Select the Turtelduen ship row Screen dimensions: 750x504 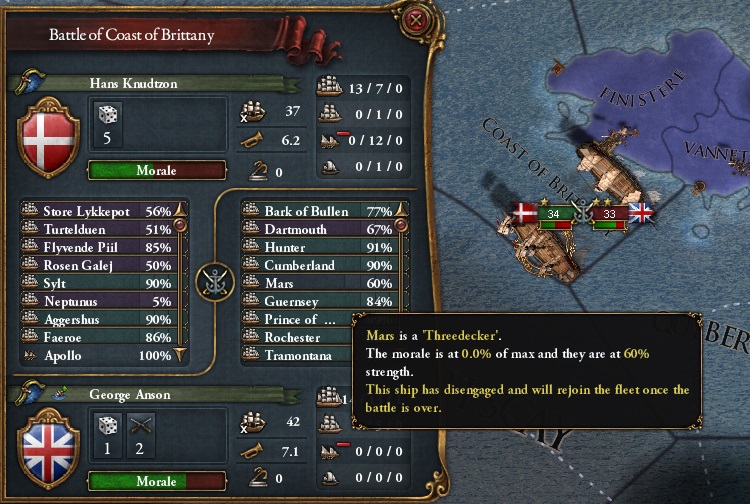pyautogui.click(x=98, y=230)
